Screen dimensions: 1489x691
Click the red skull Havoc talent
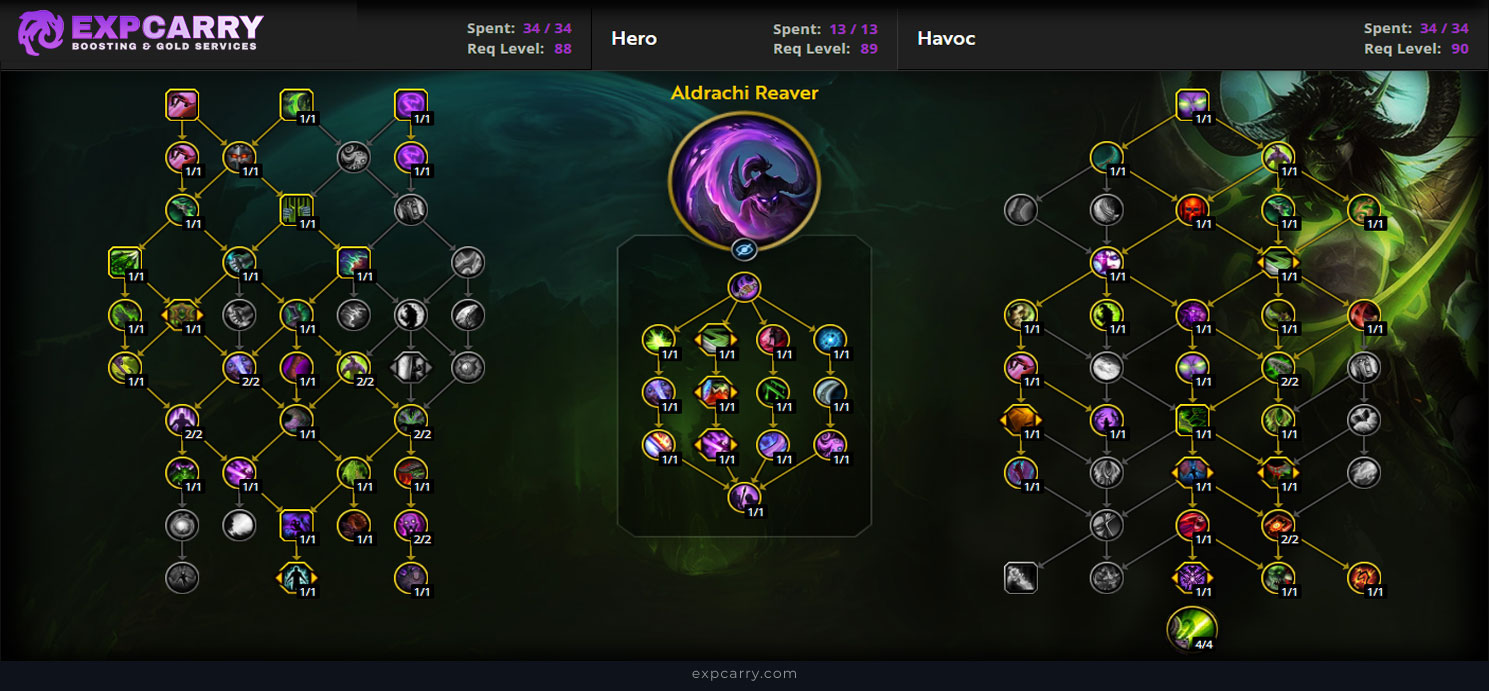pyautogui.click(x=1191, y=210)
